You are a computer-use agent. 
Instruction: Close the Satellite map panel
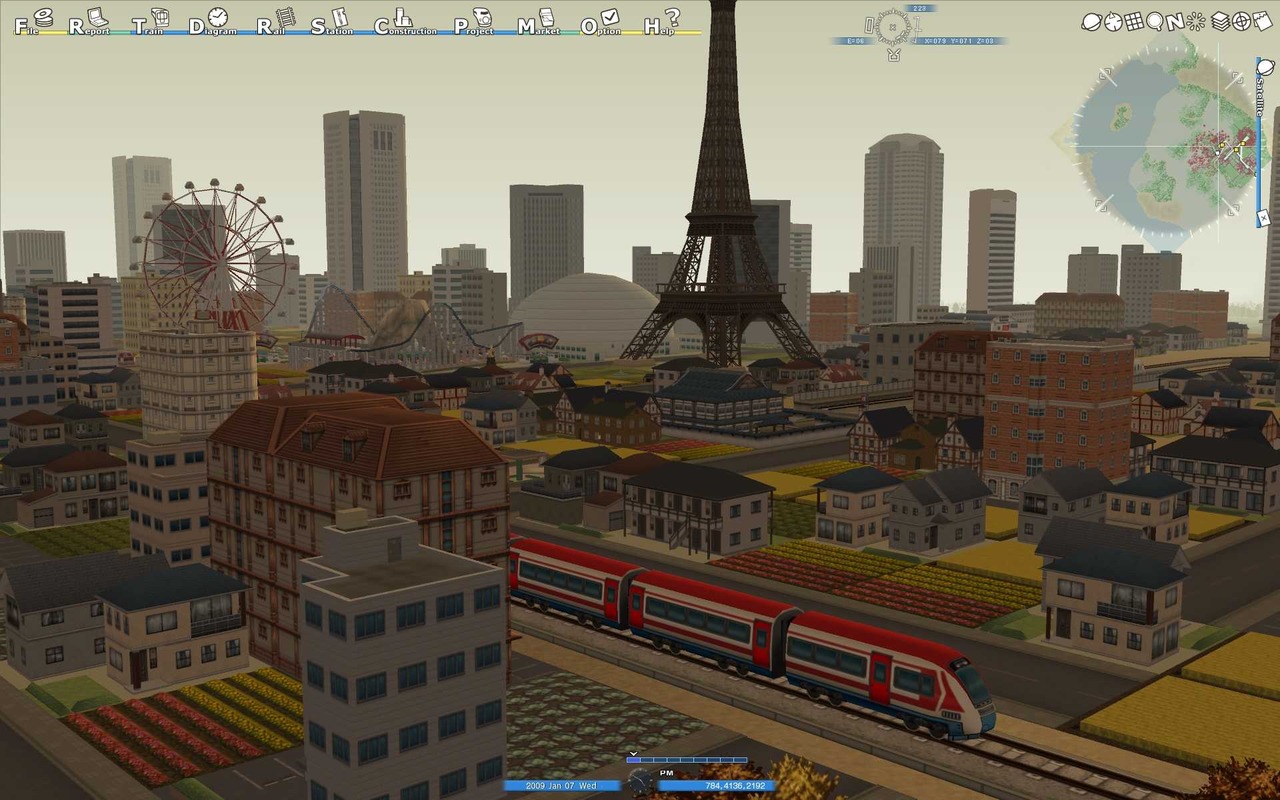tap(1262, 216)
